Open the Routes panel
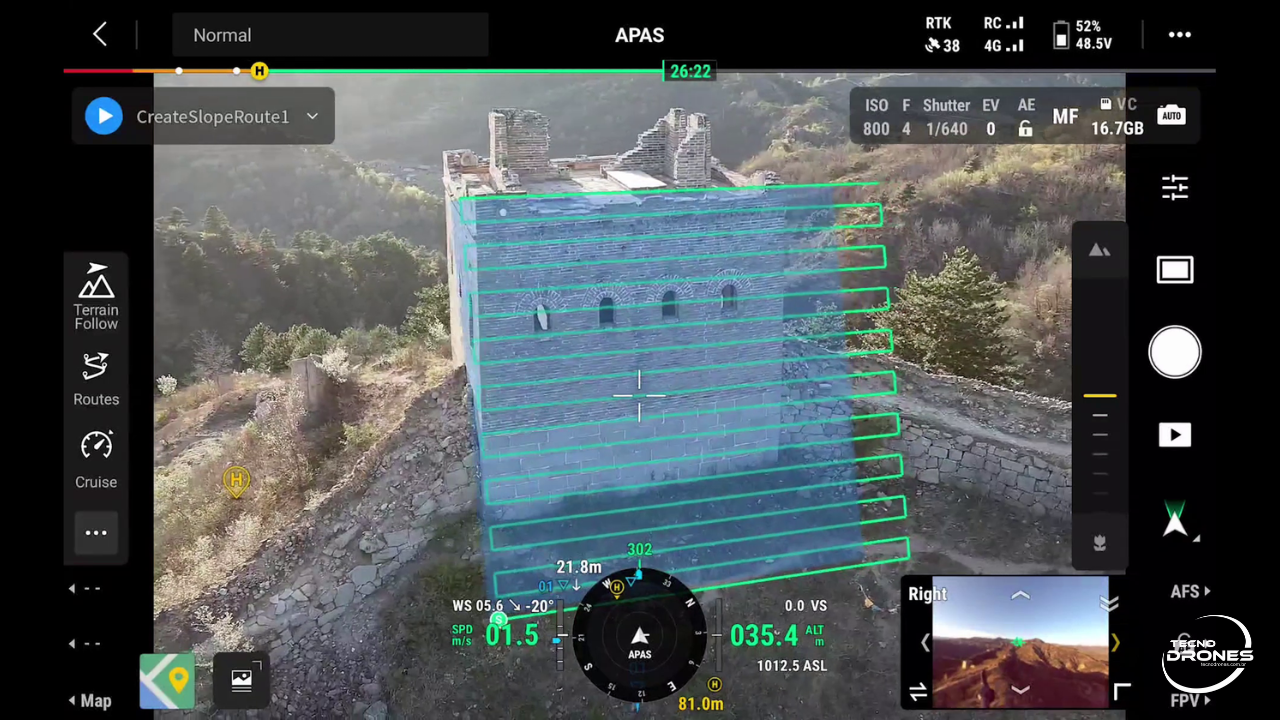Viewport: 1280px width, 720px height. pyautogui.click(x=96, y=379)
